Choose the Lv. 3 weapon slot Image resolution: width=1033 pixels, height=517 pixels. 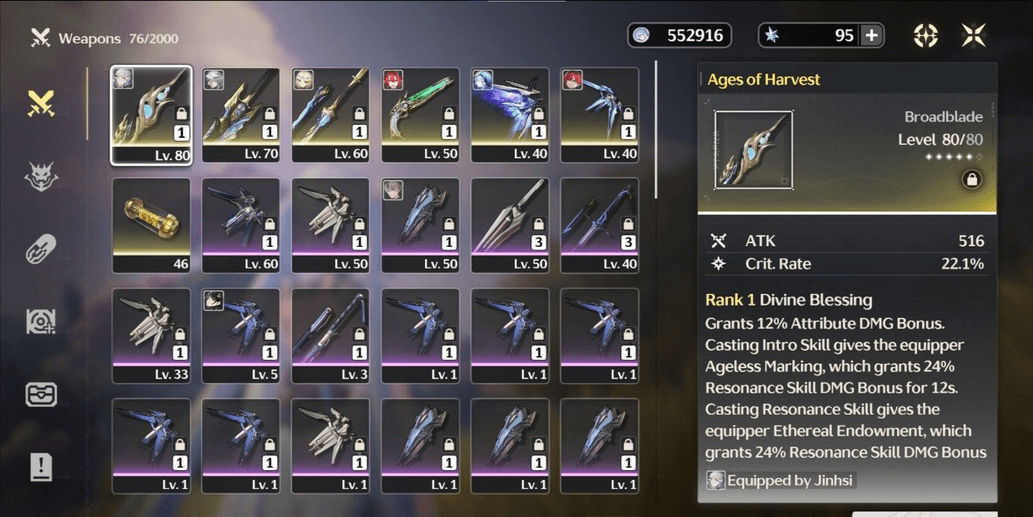331,335
